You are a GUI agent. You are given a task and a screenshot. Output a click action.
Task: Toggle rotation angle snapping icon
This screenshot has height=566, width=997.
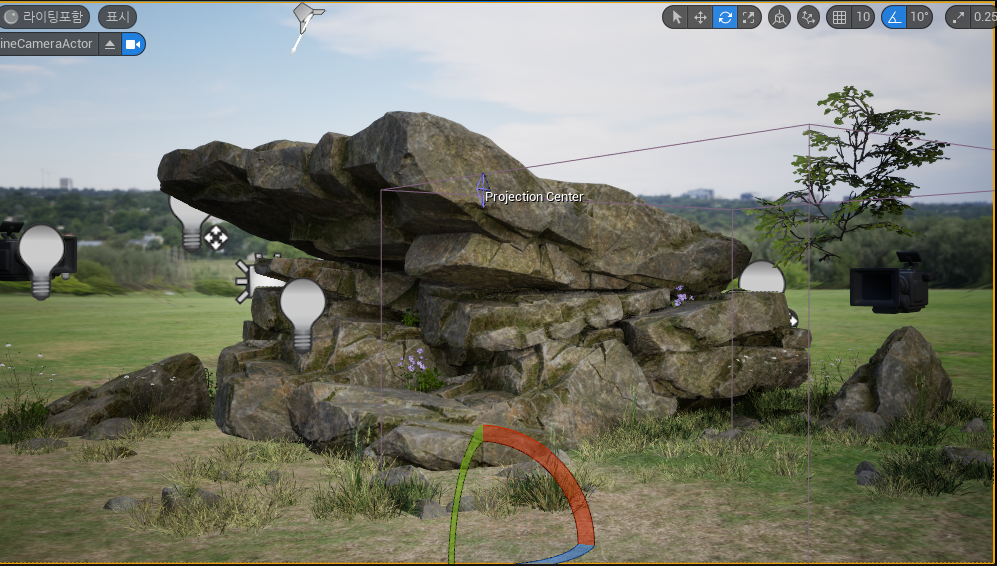[x=894, y=17]
